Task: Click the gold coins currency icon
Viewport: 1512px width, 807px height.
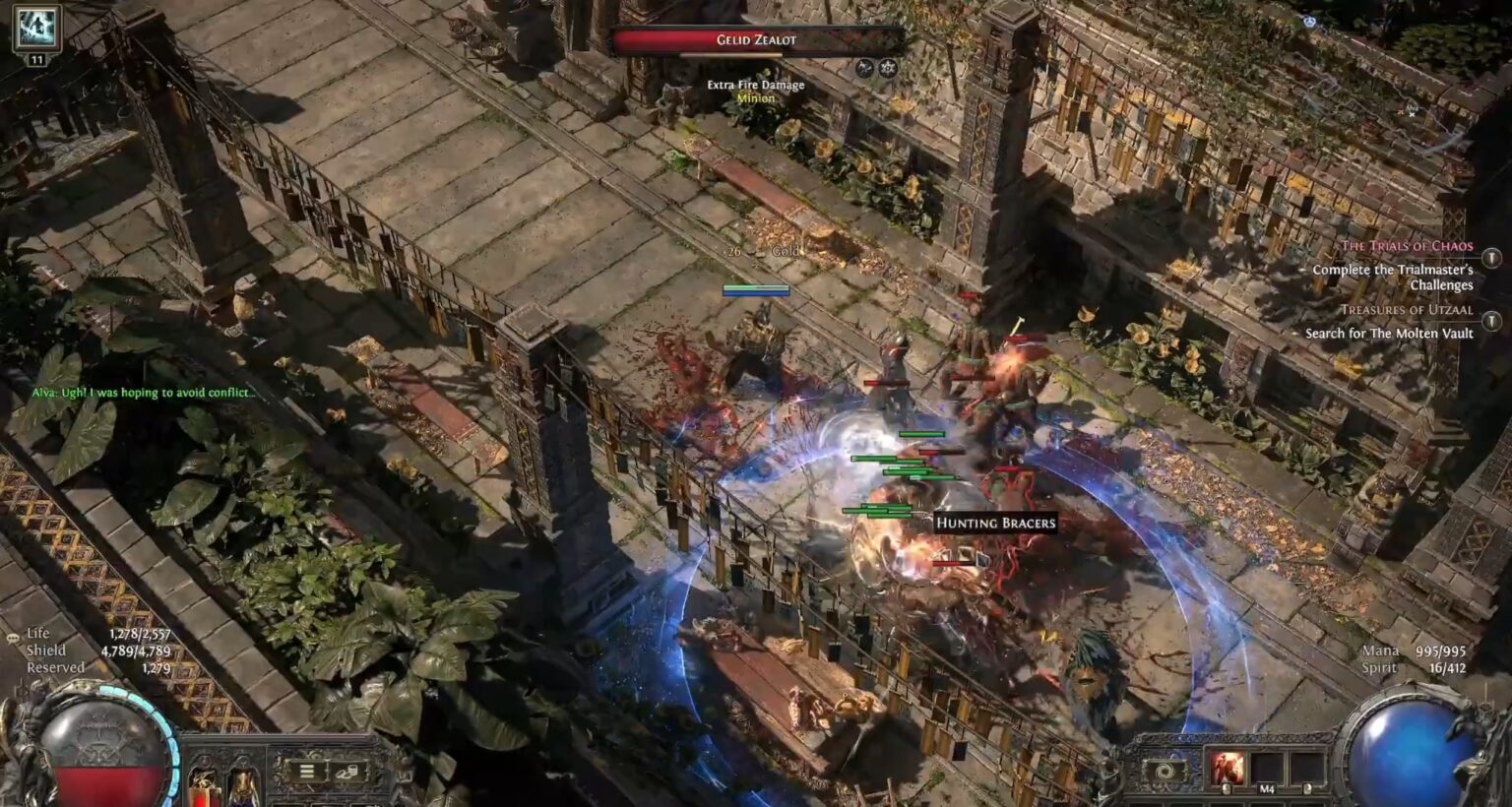Action: pos(349,771)
